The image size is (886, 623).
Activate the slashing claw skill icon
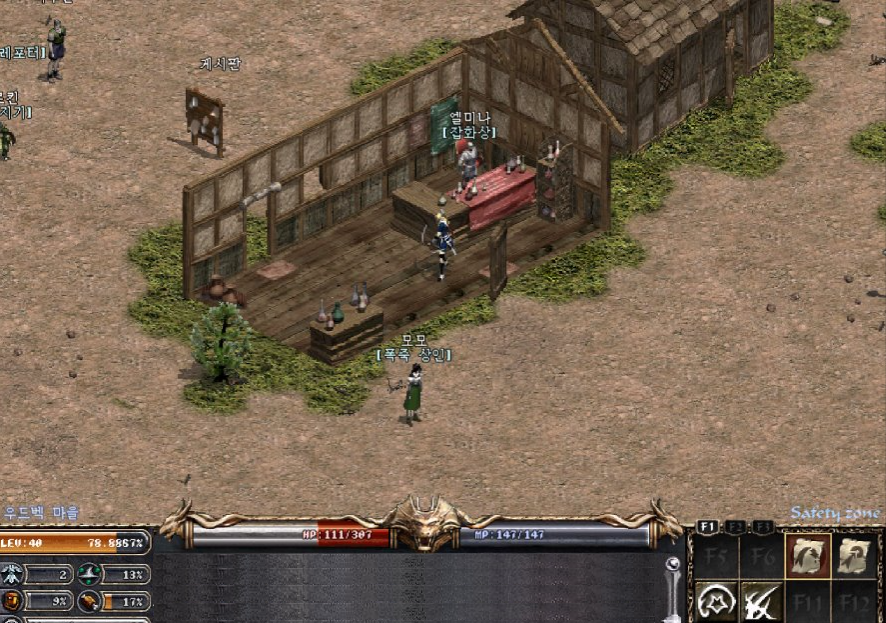click(761, 601)
